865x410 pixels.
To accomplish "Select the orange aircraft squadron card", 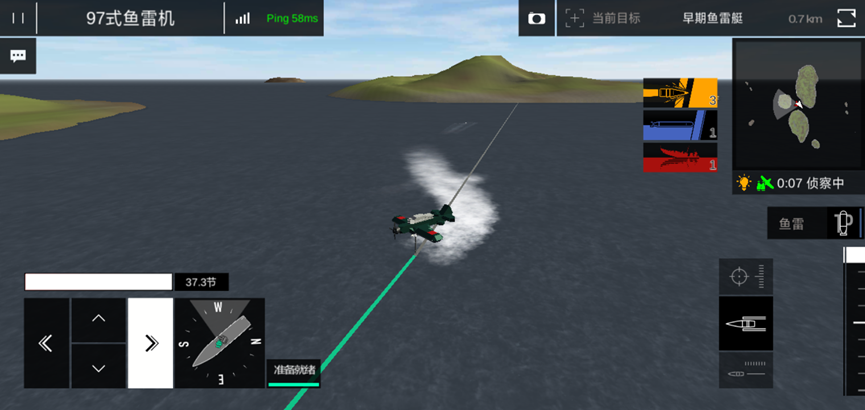I will (x=680, y=93).
